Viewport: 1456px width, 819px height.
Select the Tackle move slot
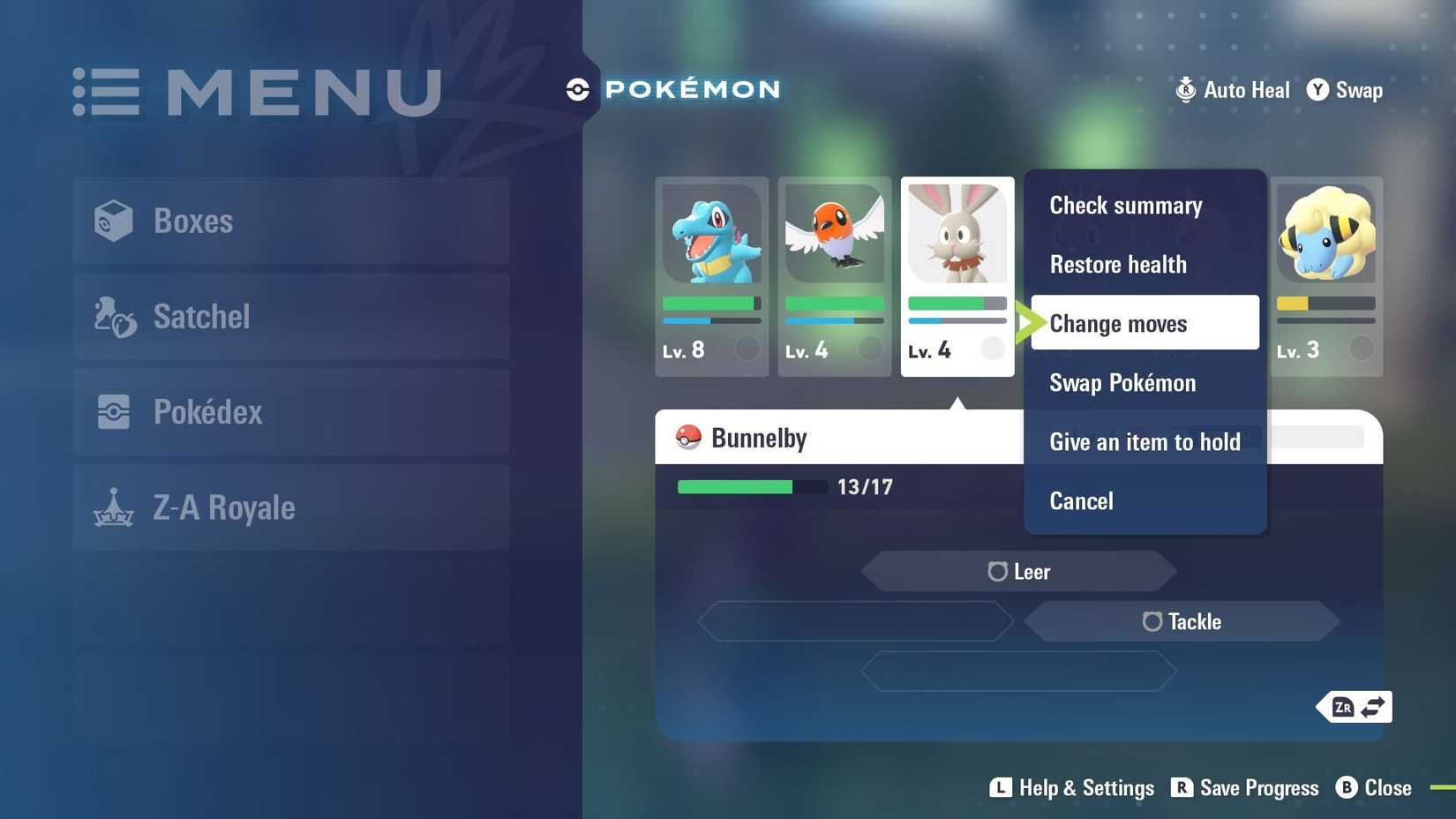(x=1182, y=621)
